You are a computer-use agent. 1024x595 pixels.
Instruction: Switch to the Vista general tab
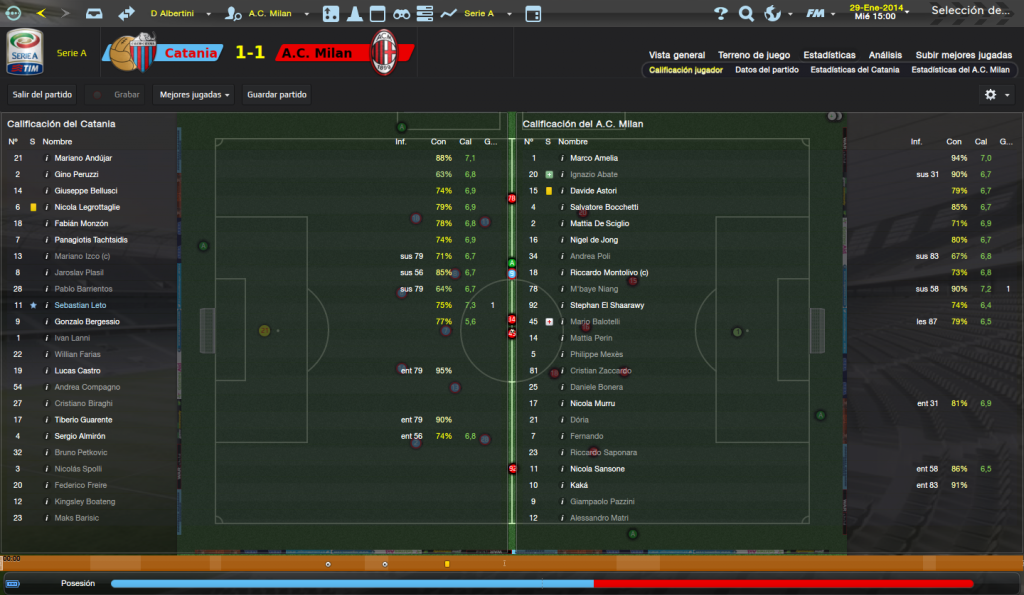tap(677, 55)
